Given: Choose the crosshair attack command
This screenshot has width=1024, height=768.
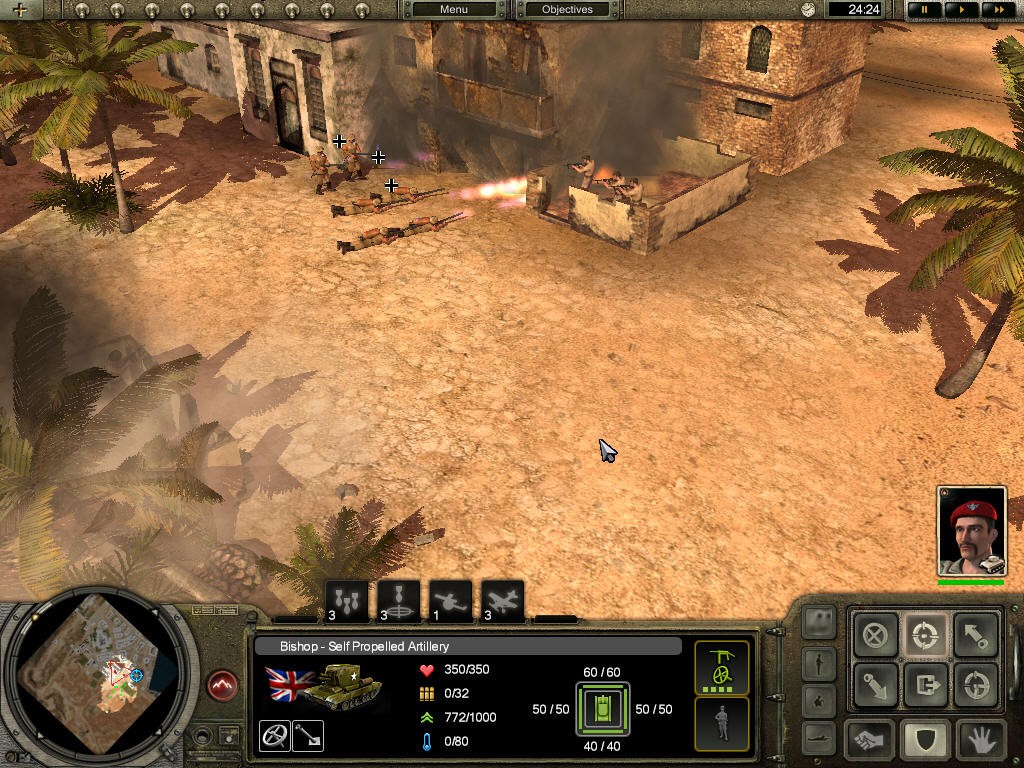Looking at the screenshot, I should pos(926,634).
